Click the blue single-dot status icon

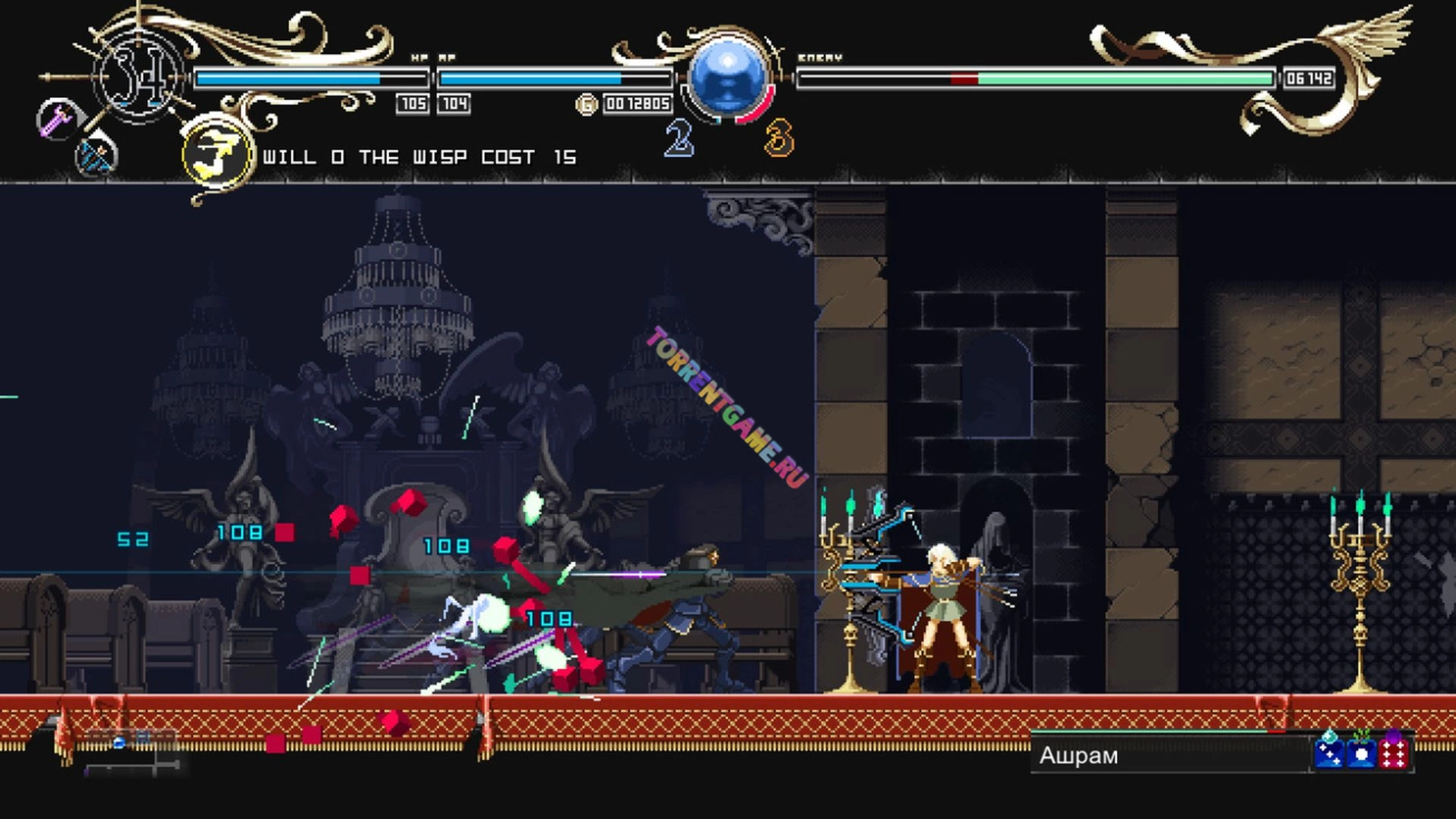[1362, 753]
